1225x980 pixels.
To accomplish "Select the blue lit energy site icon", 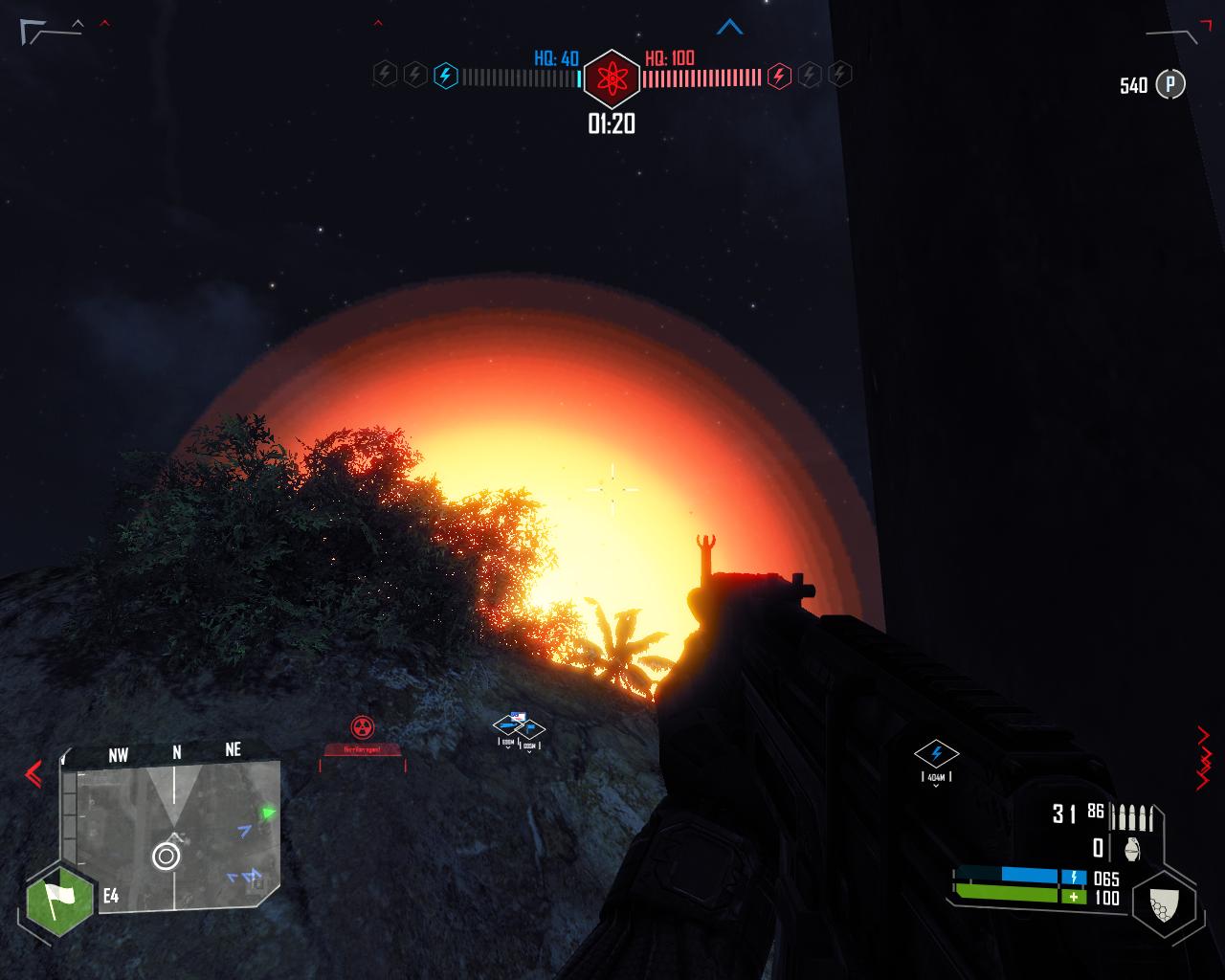I will (445, 75).
